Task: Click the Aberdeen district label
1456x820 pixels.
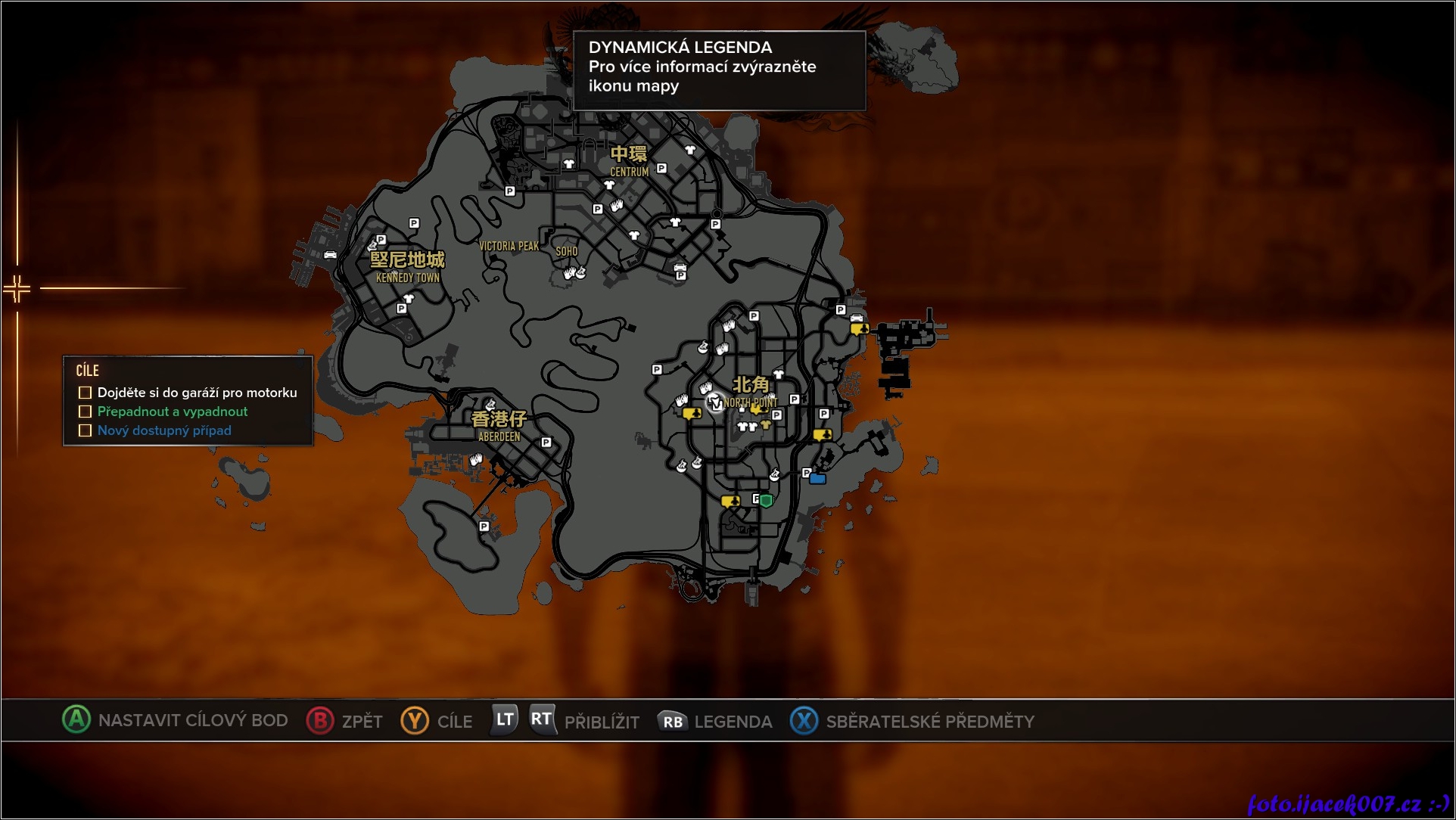Action: (499, 426)
